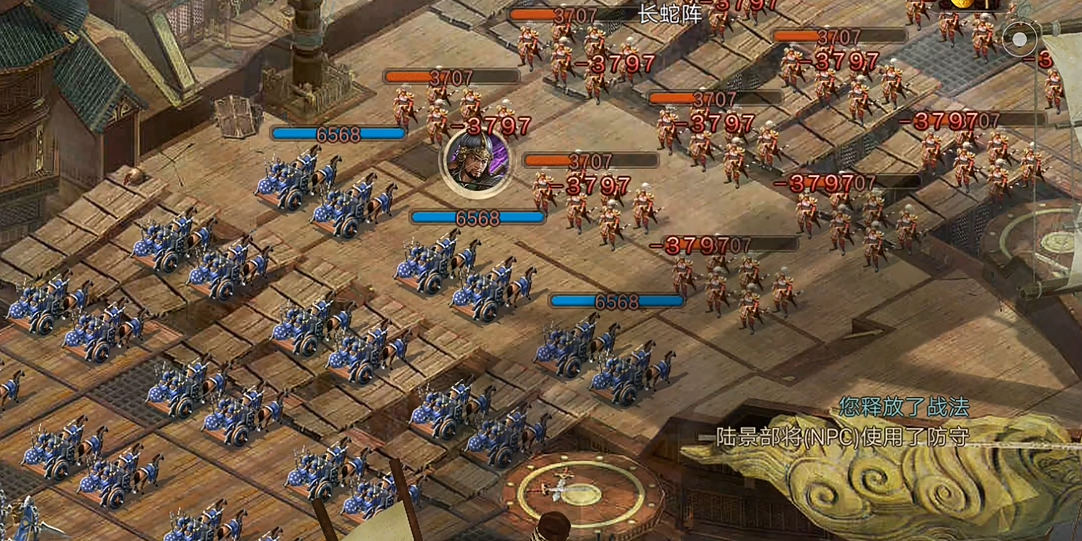
Task: Open the floating white circle overlay button
Action: [1020, 42]
